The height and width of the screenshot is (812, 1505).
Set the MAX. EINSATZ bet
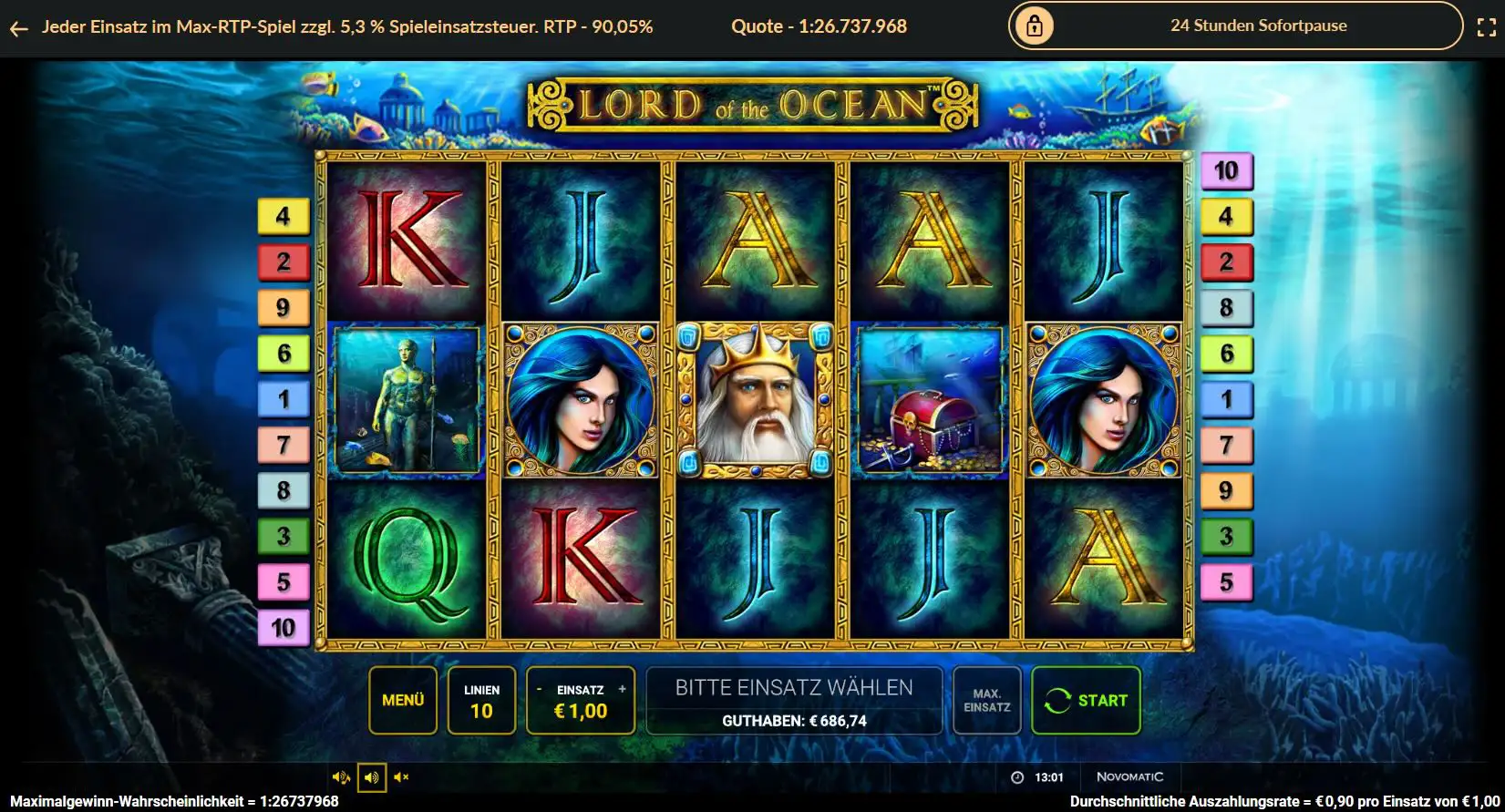[986, 700]
